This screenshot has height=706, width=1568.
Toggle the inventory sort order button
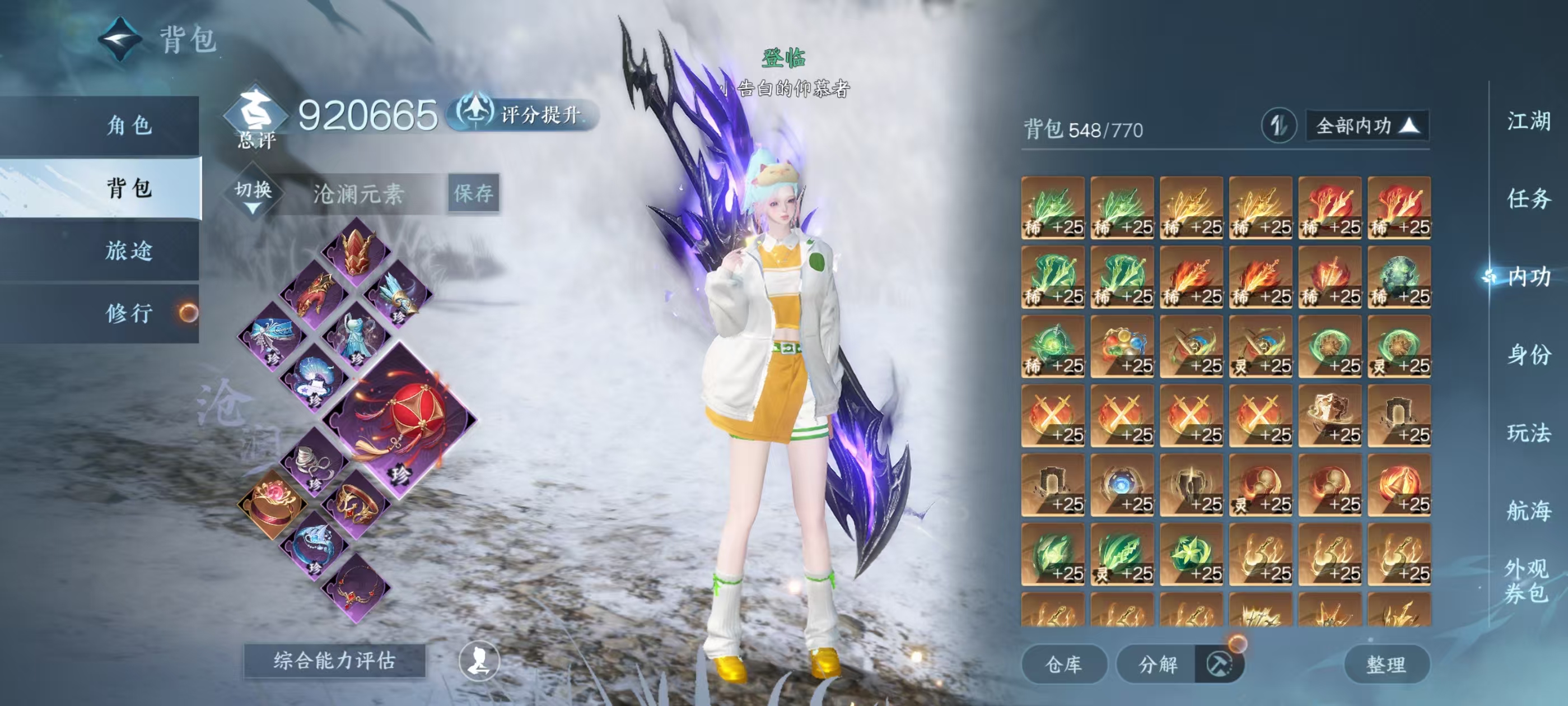1278,126
